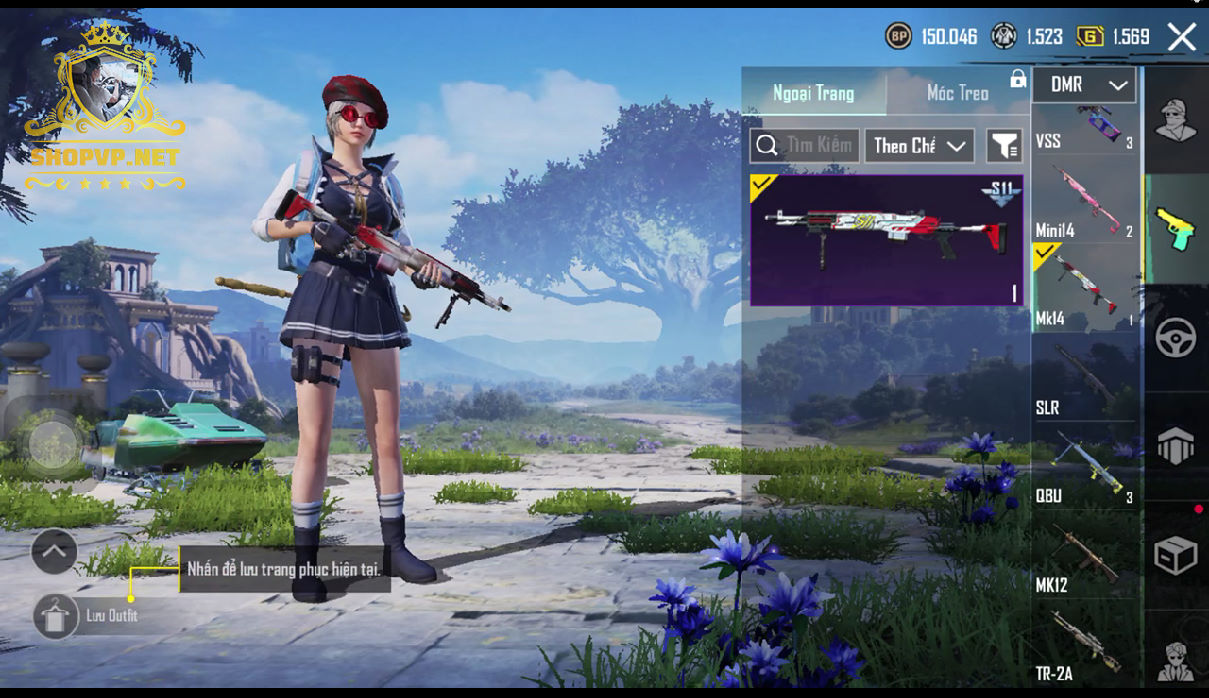Open the filter funnel button
Screen dimensions: 1209x698
(1003, 146)
